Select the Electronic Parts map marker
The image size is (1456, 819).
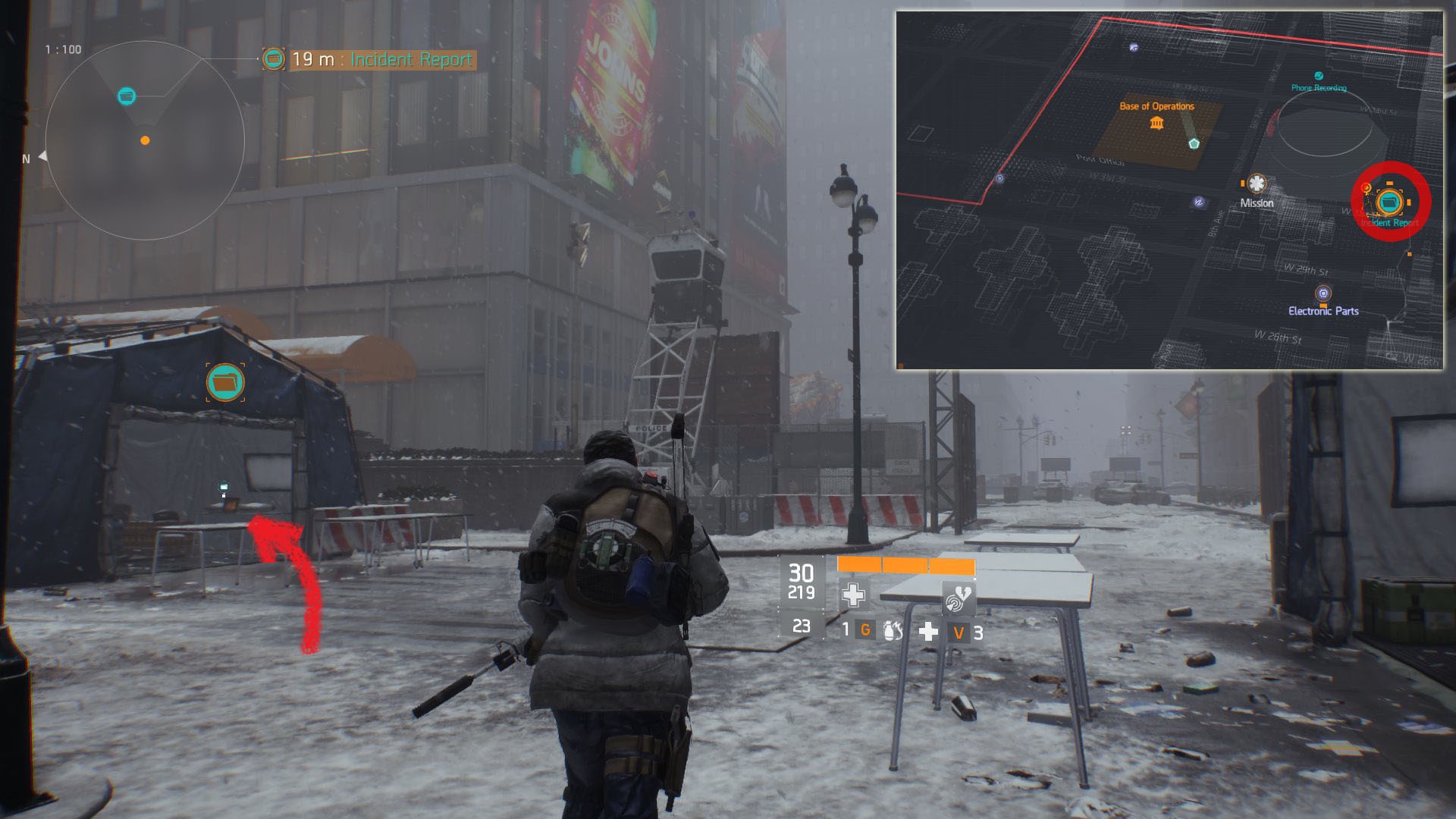(x=1323, y=293)
